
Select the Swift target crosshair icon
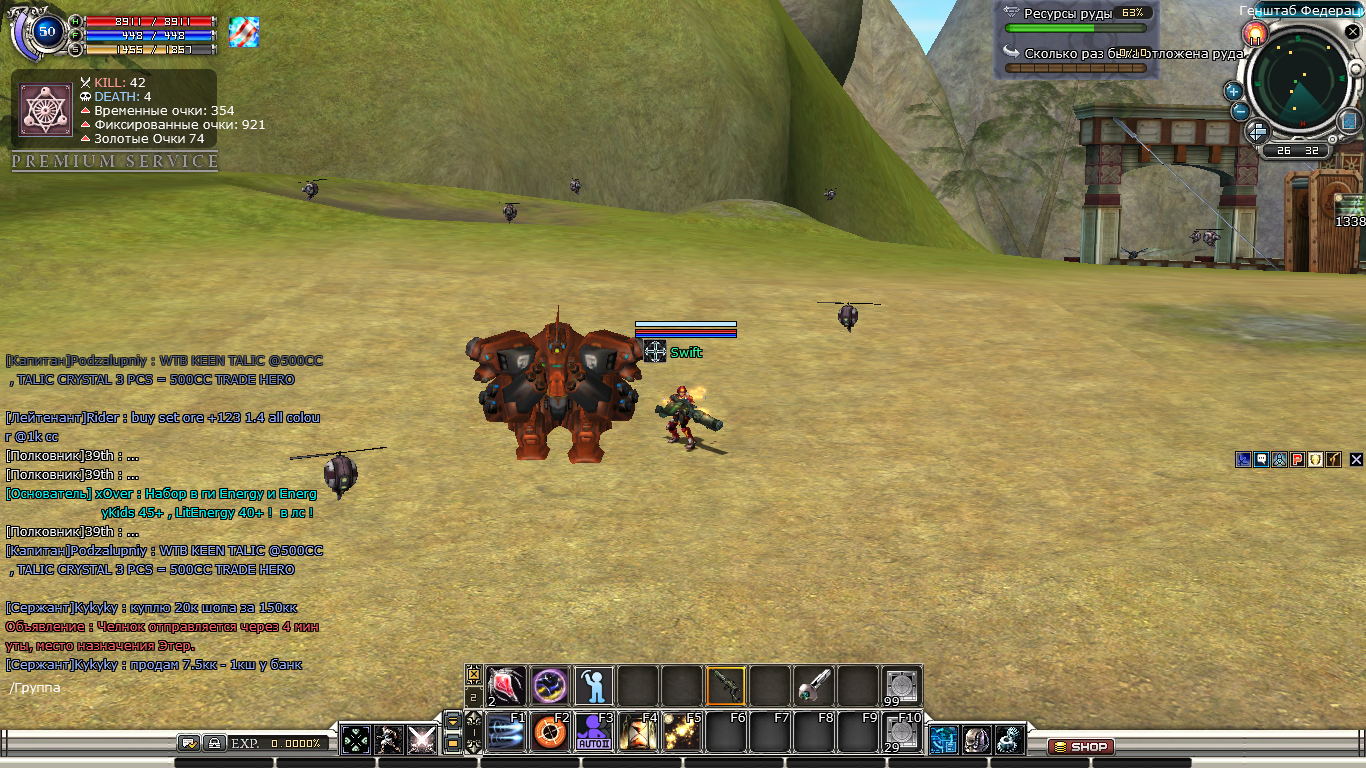click(655, 351)
